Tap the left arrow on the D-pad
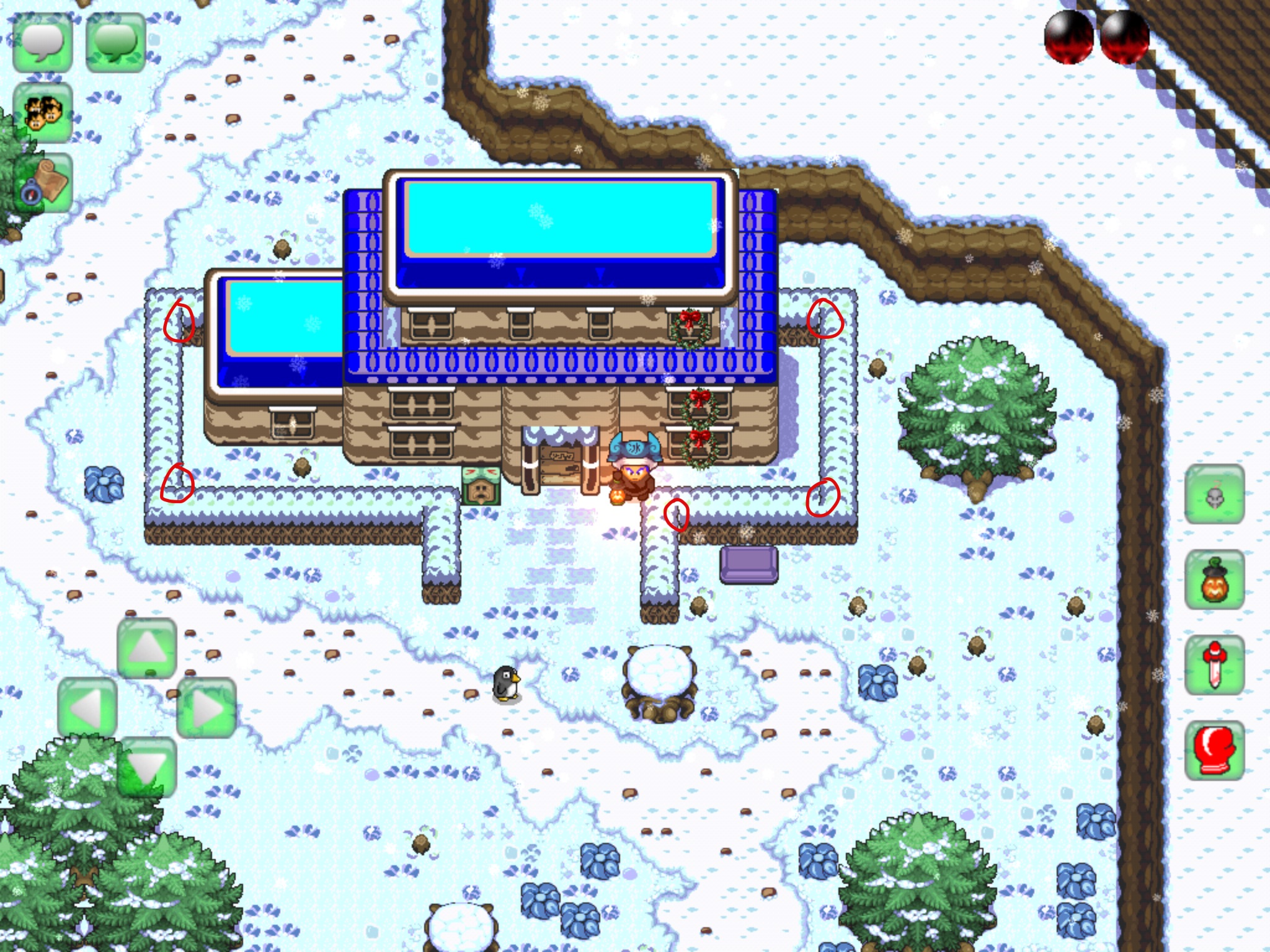The image size is (1270, 952). 87,708
